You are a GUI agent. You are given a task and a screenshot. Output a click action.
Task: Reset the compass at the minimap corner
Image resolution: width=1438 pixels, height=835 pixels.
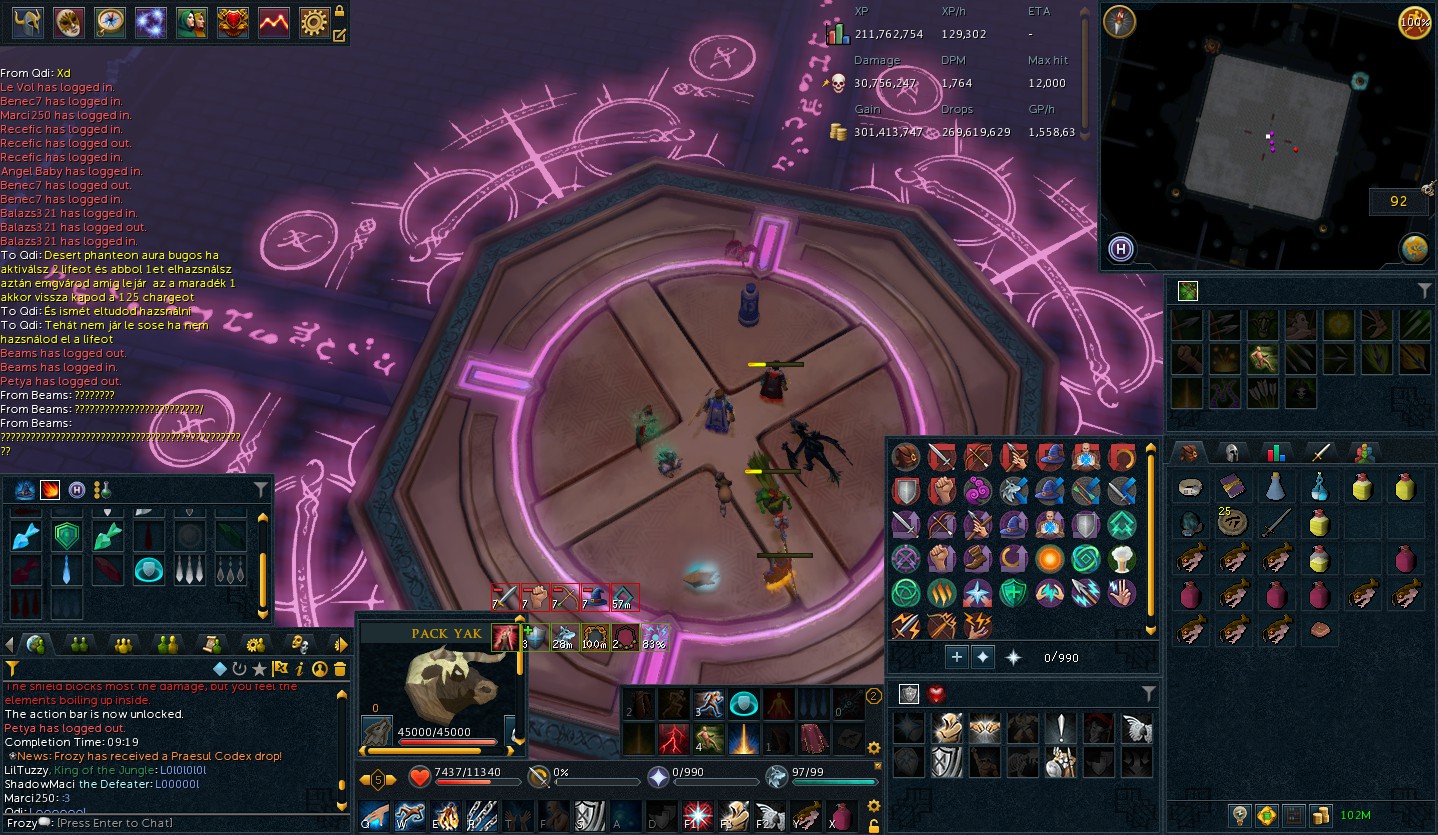(1120, 22)
